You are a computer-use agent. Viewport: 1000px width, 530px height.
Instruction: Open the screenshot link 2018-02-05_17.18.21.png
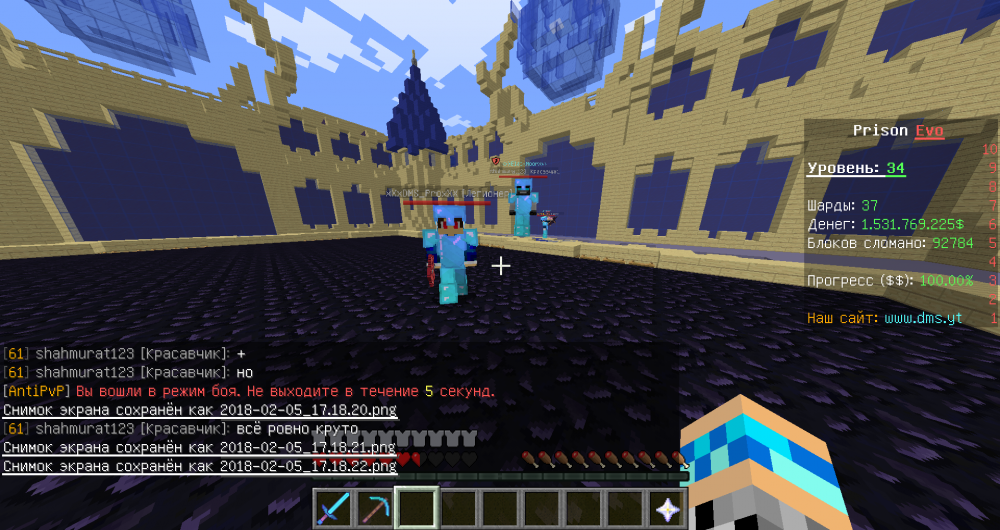308,447
